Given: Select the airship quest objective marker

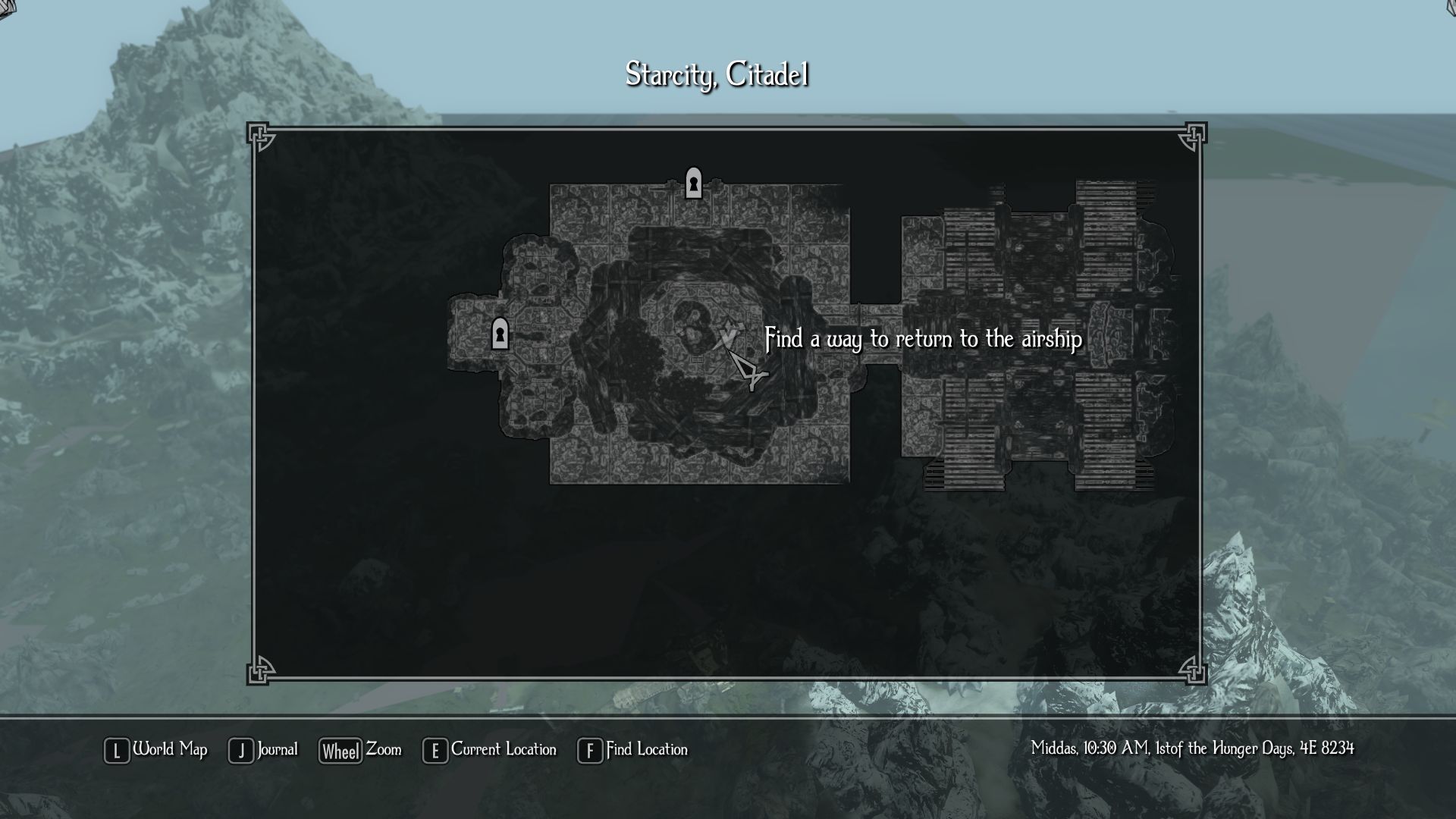Looking at the screenshot, I should 727,335.
